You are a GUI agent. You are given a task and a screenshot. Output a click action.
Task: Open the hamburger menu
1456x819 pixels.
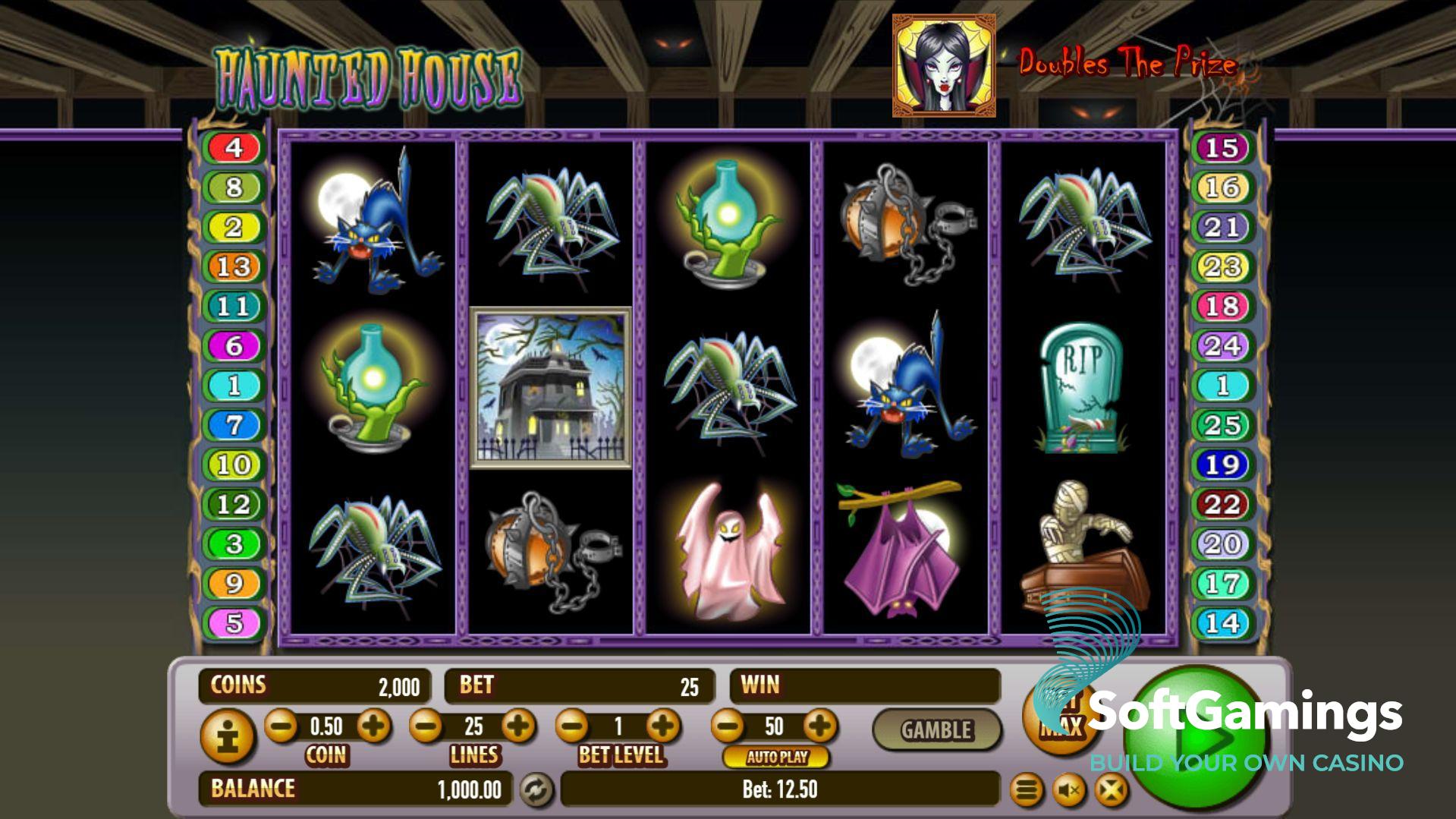1027,791
